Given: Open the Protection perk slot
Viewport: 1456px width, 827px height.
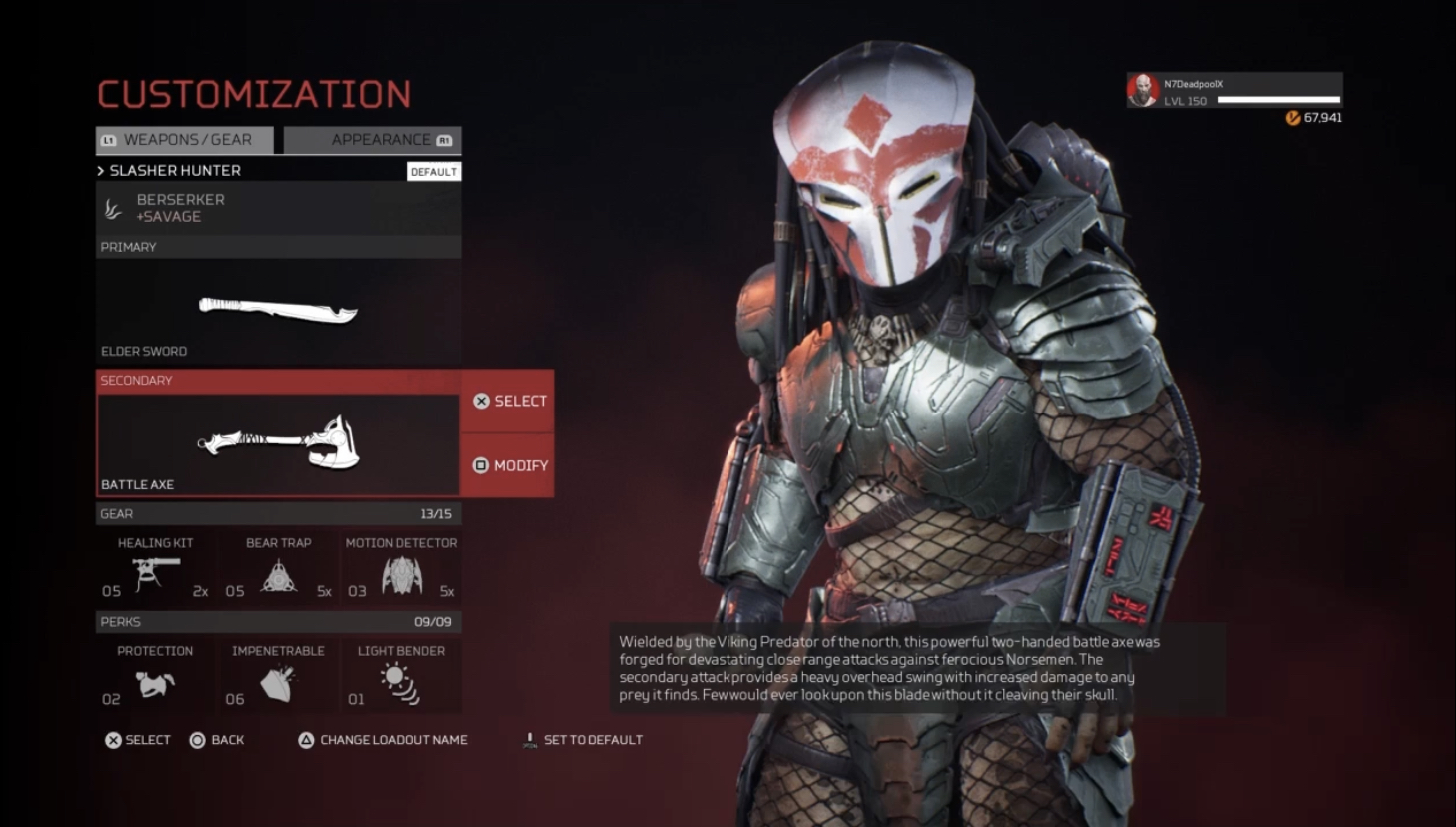Looking at the screenshot, I should (155, 678).
